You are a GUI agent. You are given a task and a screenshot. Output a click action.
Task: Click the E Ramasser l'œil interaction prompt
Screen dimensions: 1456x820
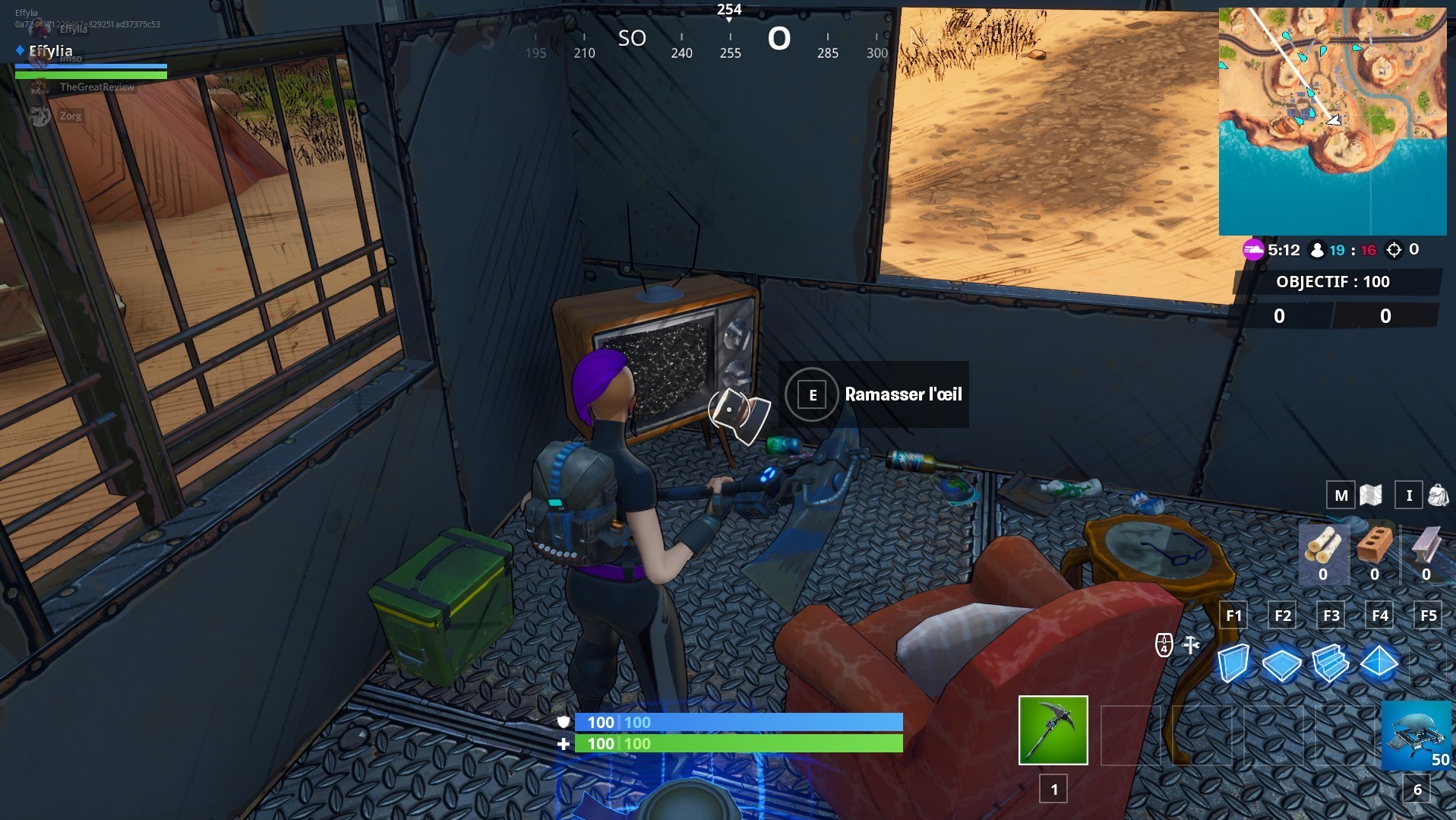point(873,395)
